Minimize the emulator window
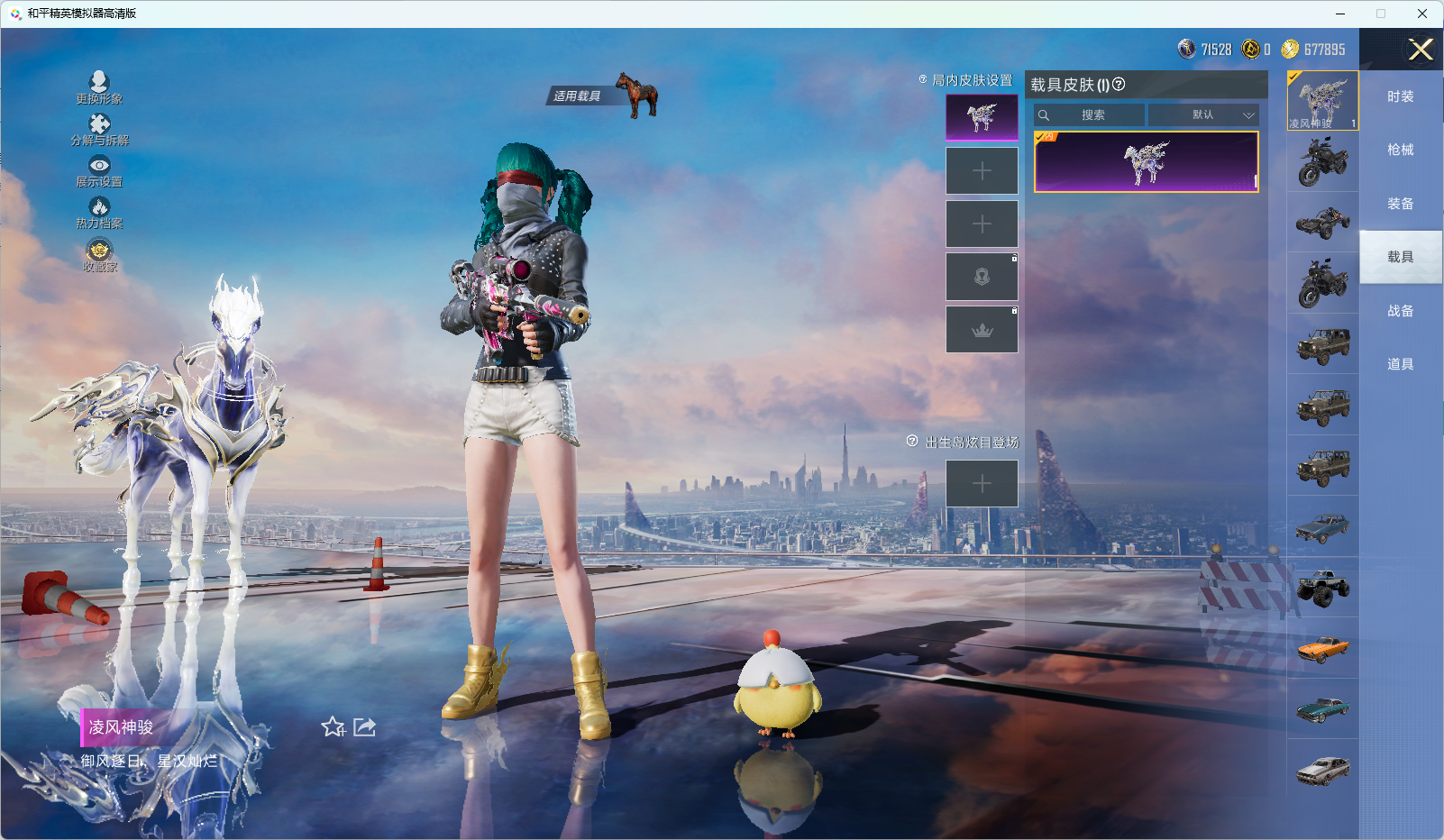The width and height of the screenshot is (1444, 840). click(1340, 14)
